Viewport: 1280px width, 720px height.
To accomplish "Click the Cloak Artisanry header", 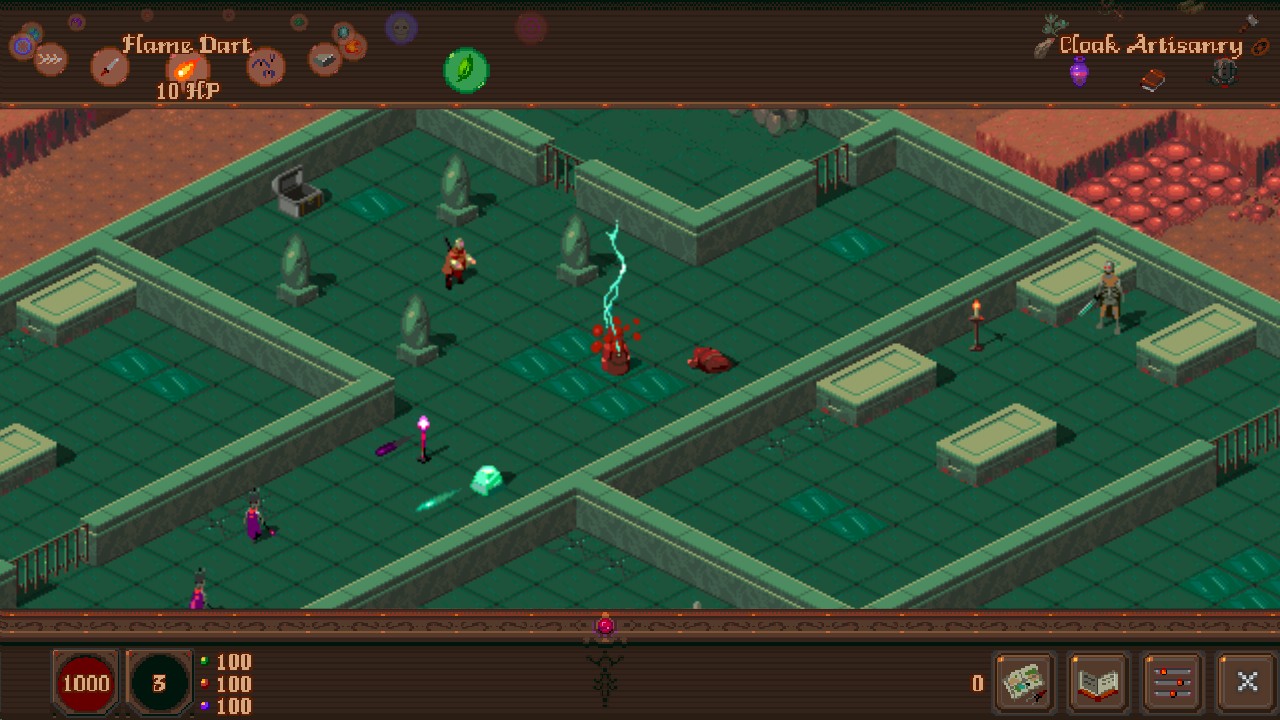I will [x=1151, y=46].
